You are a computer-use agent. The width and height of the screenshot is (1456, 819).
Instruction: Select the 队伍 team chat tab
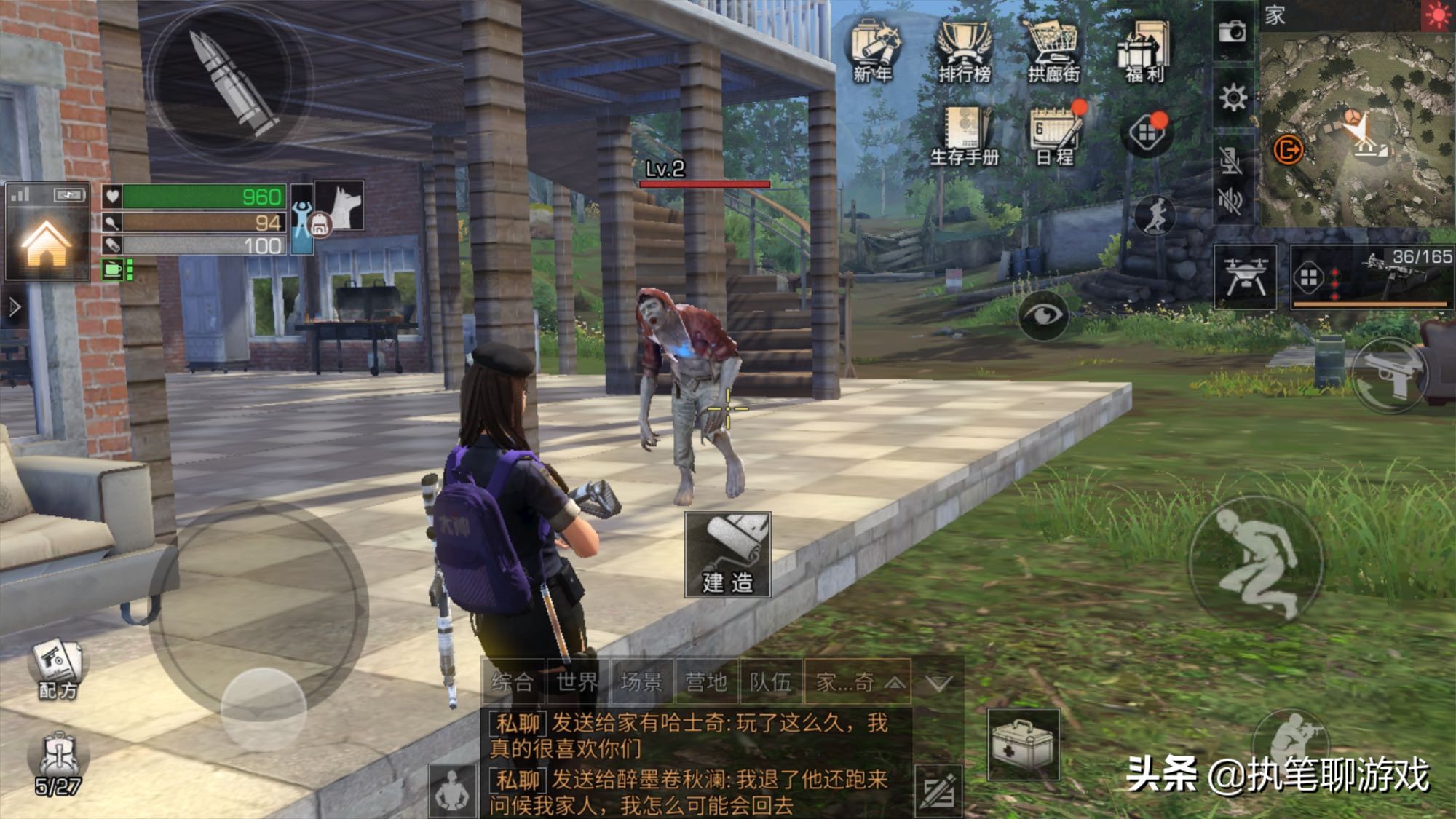pos(770,682)
